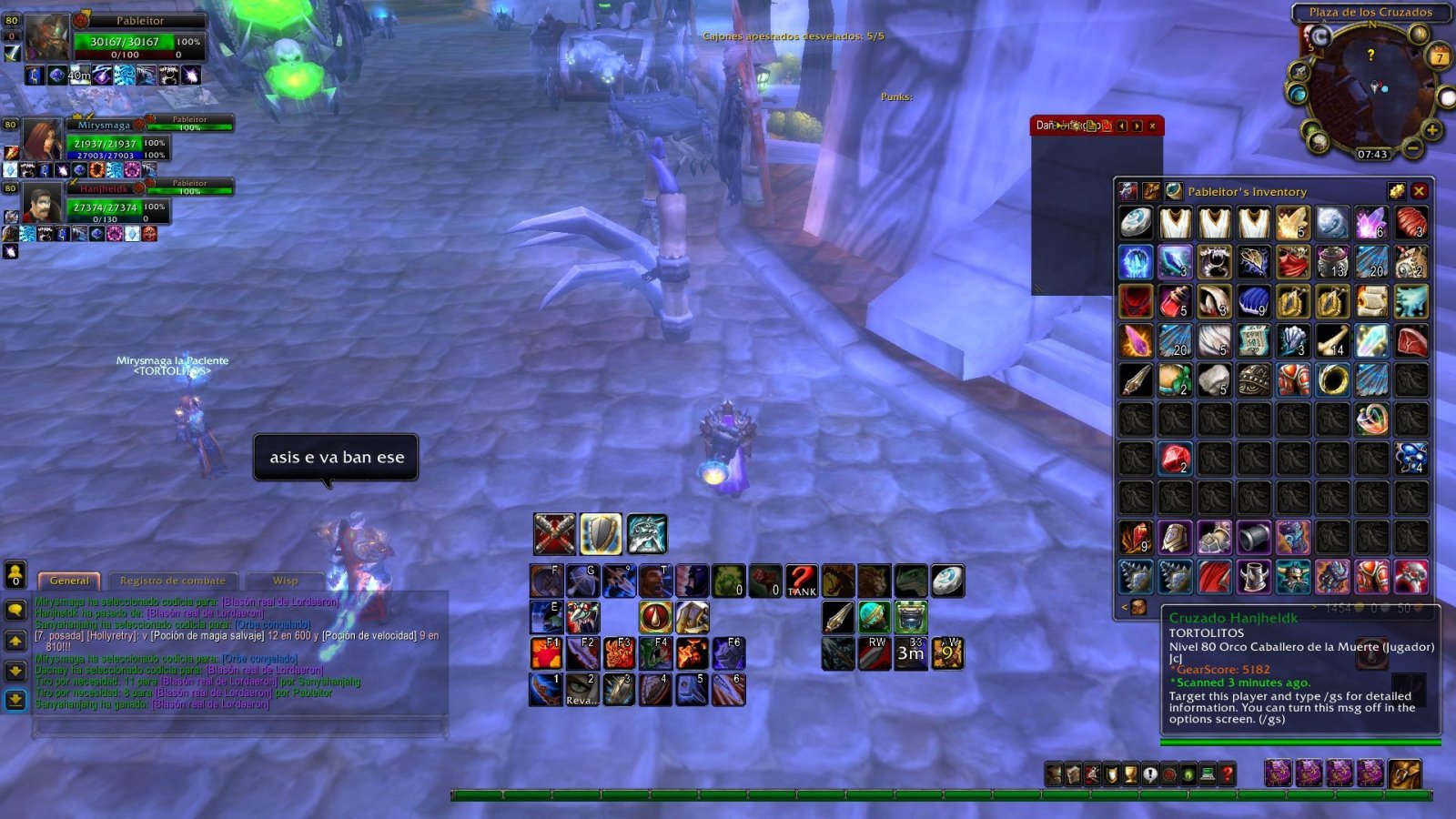Select the red potion stack of five
Screen dimensions: 1456x819
[1175, 301]
